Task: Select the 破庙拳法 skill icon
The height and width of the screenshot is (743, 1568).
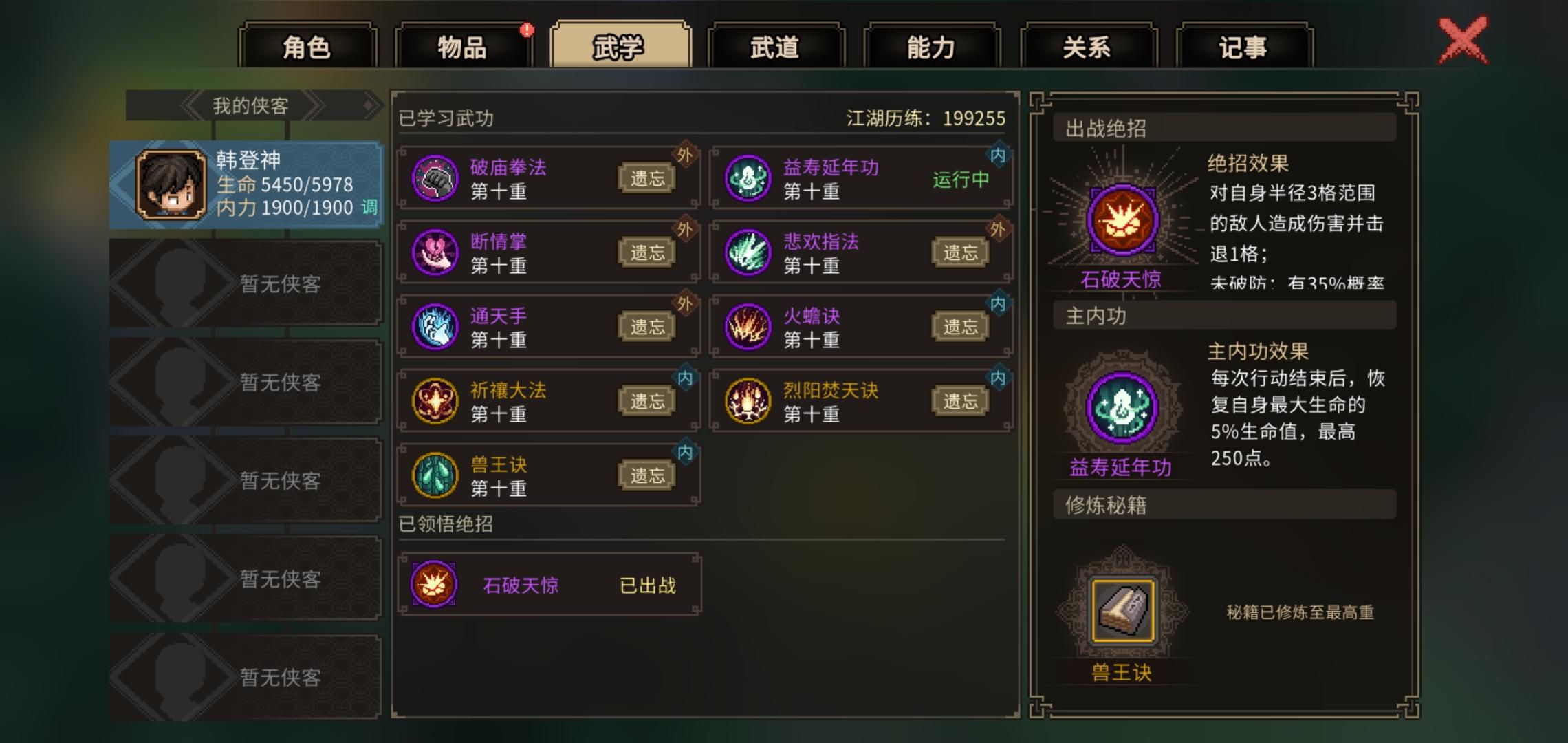Action: pos(435,177)
